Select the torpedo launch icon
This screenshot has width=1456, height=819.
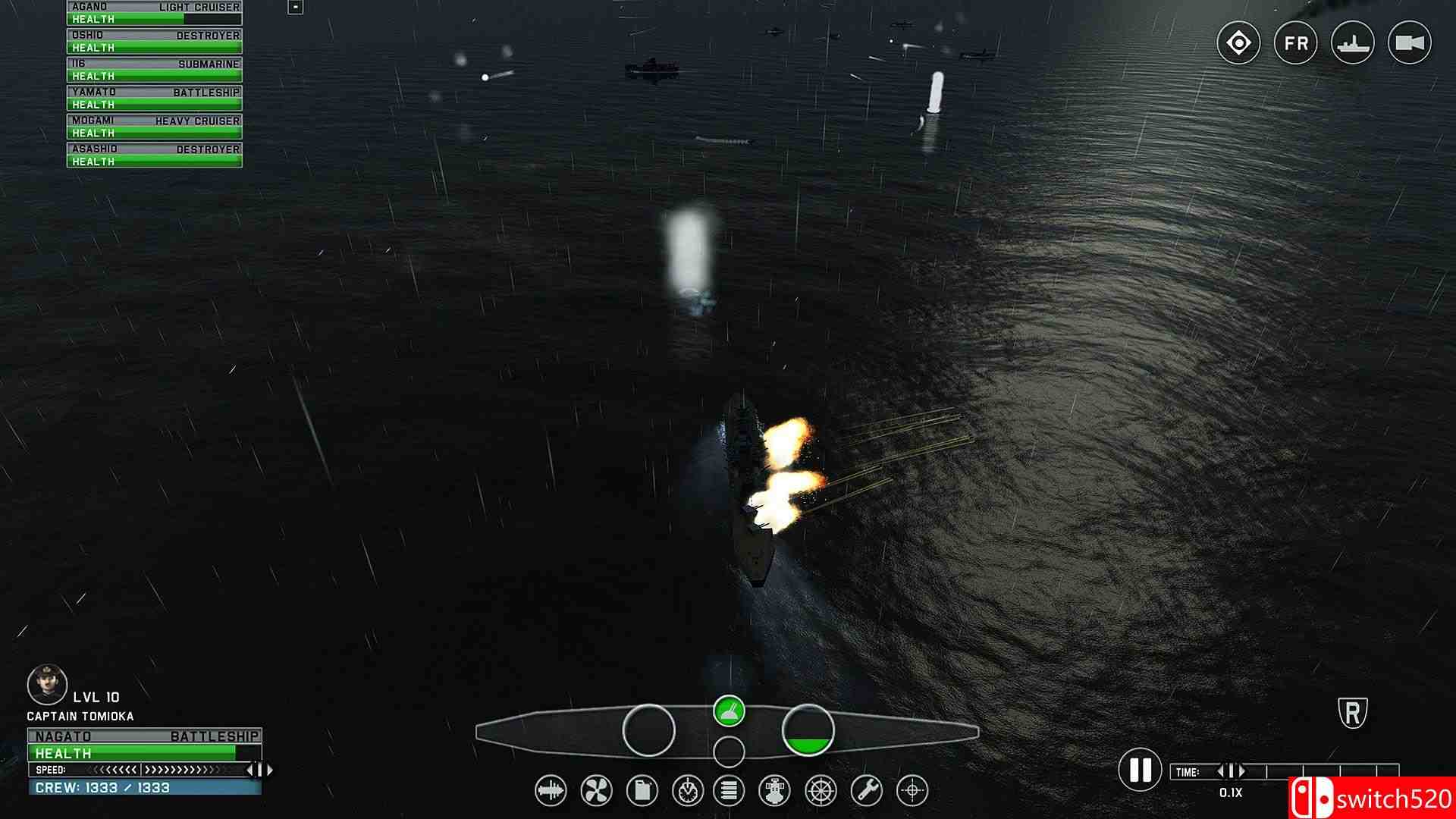point(552,790)
